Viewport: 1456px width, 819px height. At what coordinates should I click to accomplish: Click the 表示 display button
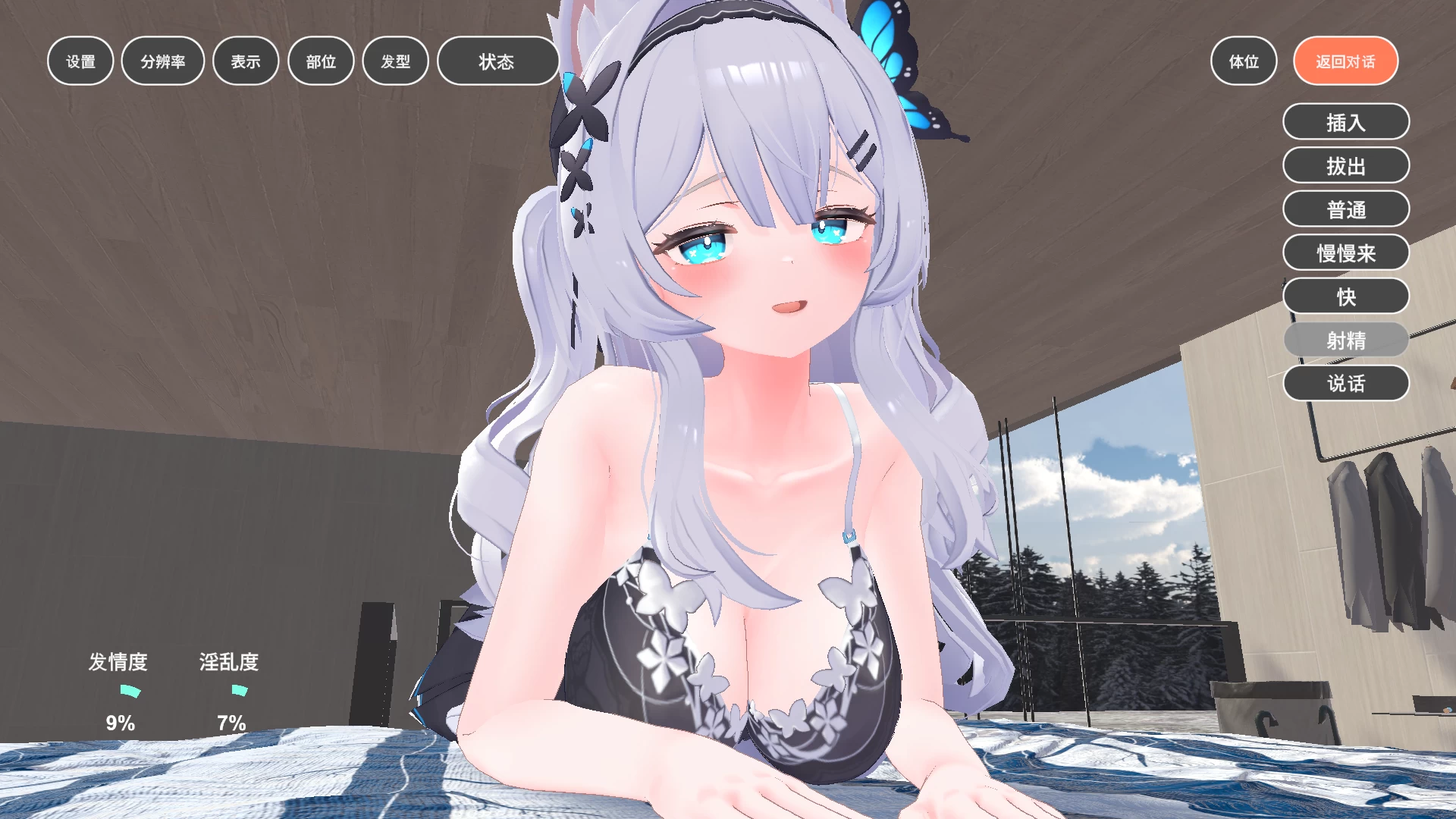pyautogui.click(x=245, y=61)
